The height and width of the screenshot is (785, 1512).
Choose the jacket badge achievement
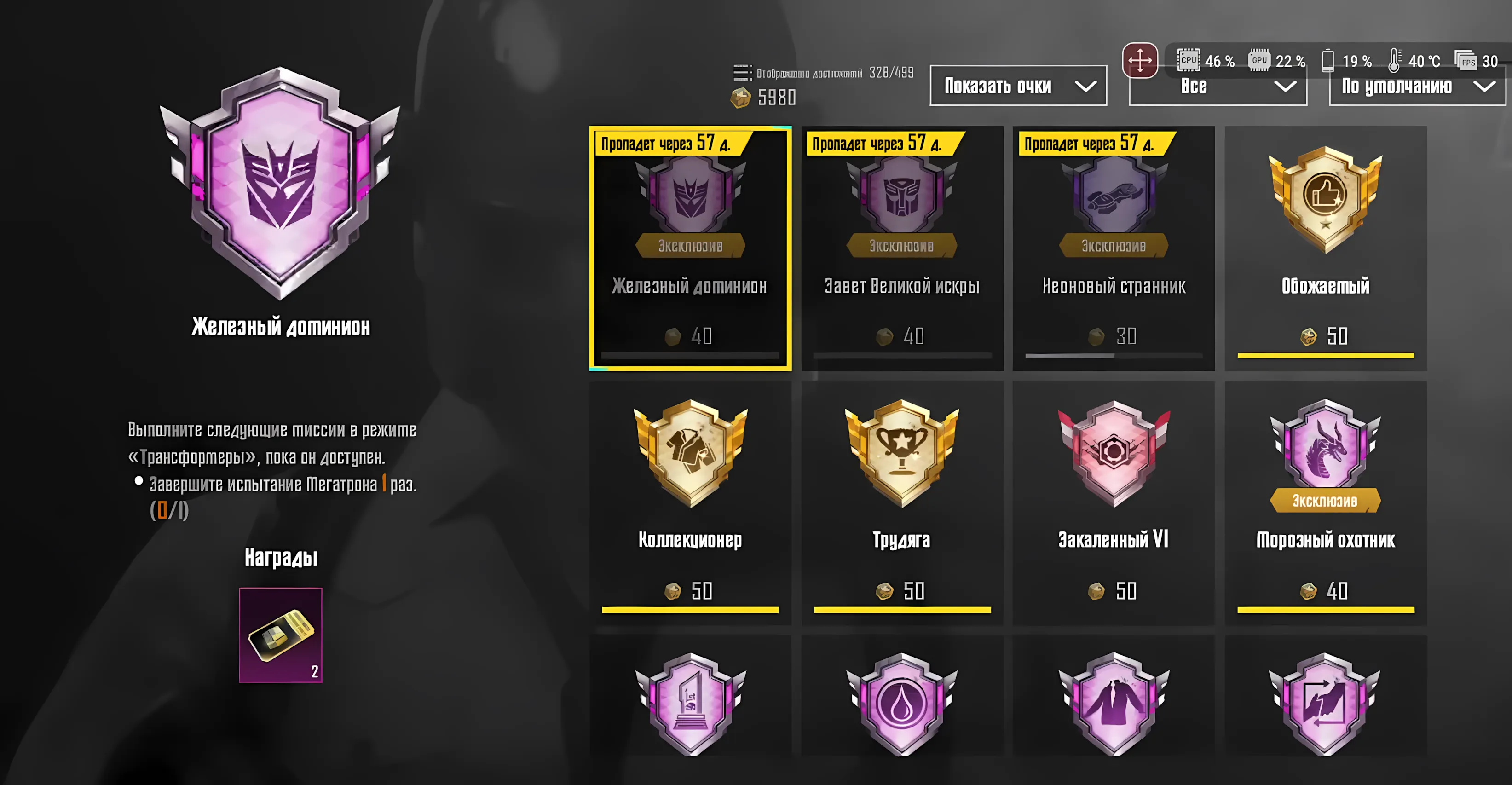(1113, 704)
